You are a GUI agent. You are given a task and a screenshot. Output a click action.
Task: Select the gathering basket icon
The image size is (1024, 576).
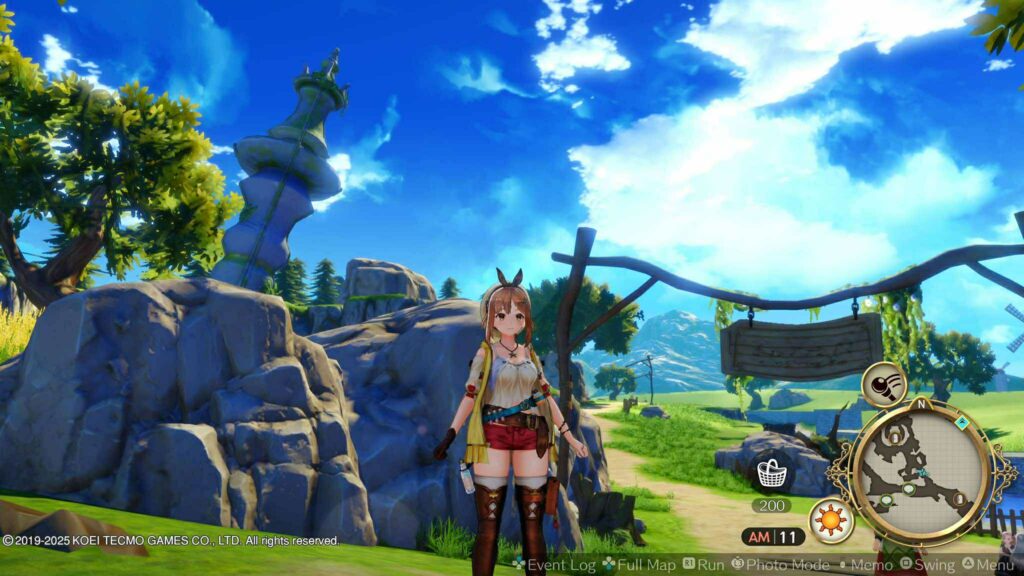coord(770,470)
